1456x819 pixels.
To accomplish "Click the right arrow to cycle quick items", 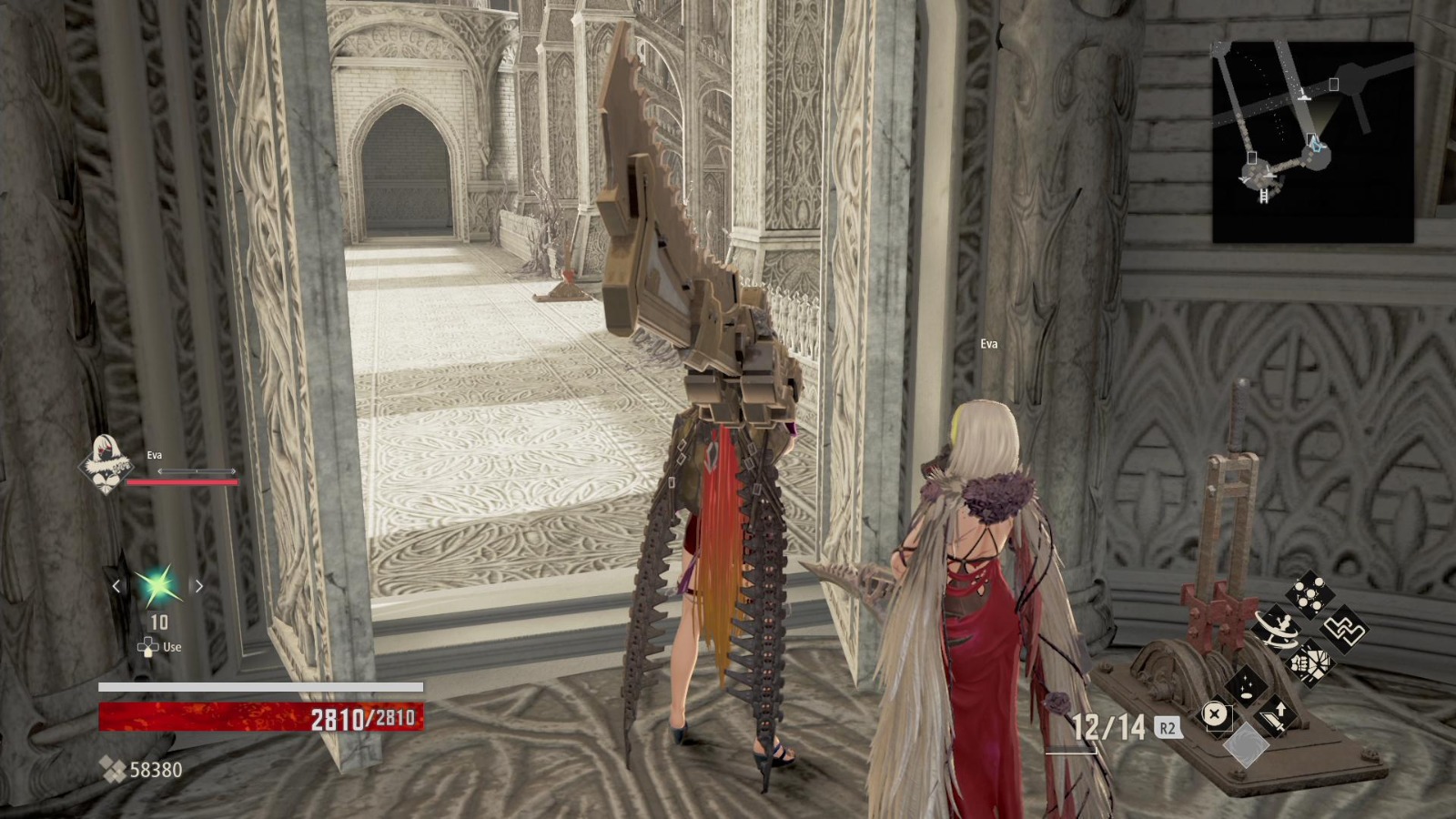I will coord(197,587).
